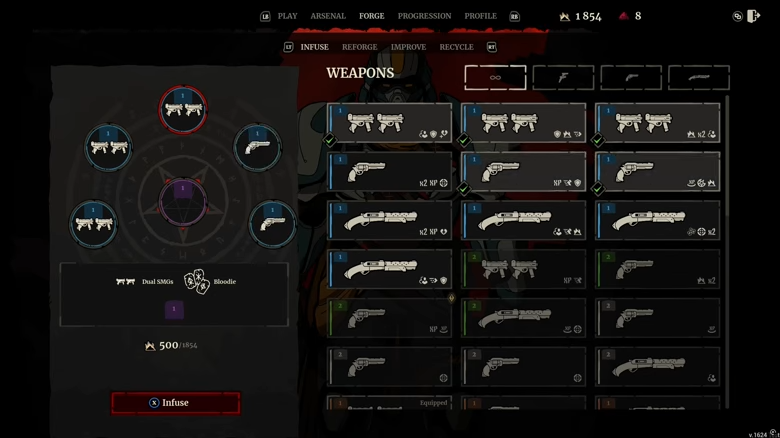View the Profile page
The height and width of the screenshot is (438, 780).
(480, 16)
